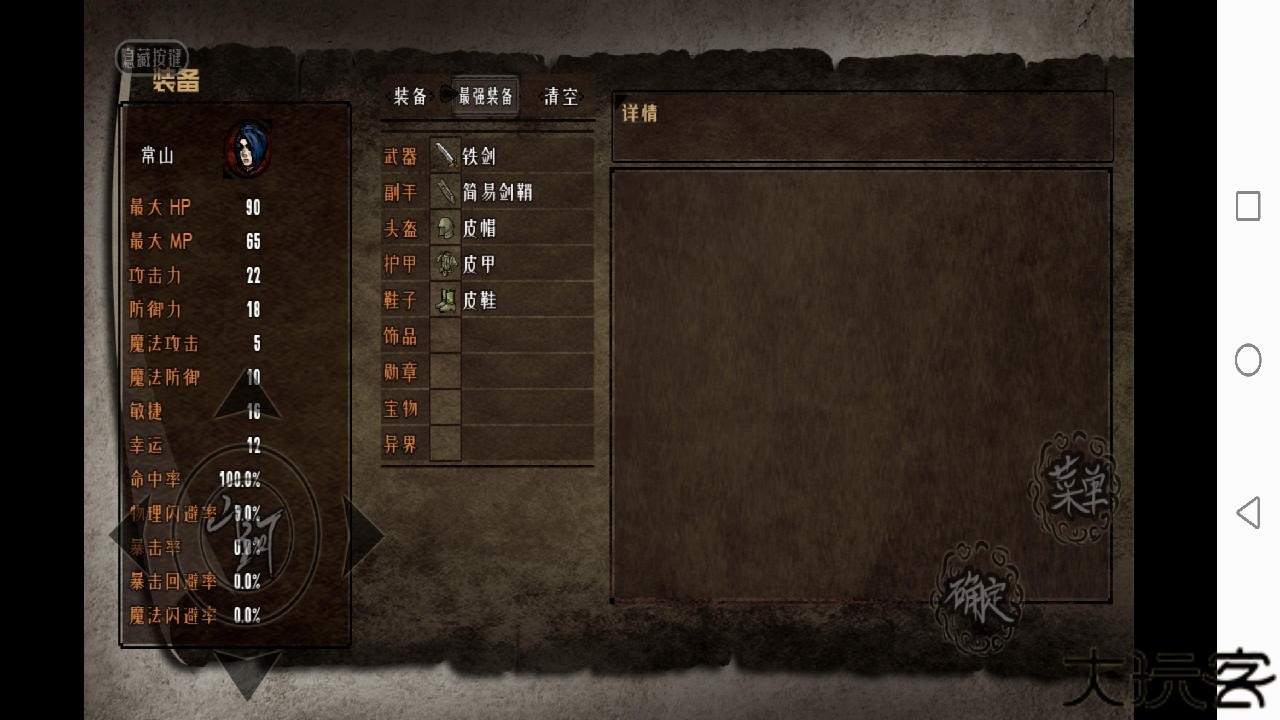Select the 简易剑鞘 off-hand slot
1280x720 pixels.
tap(512, 192)
